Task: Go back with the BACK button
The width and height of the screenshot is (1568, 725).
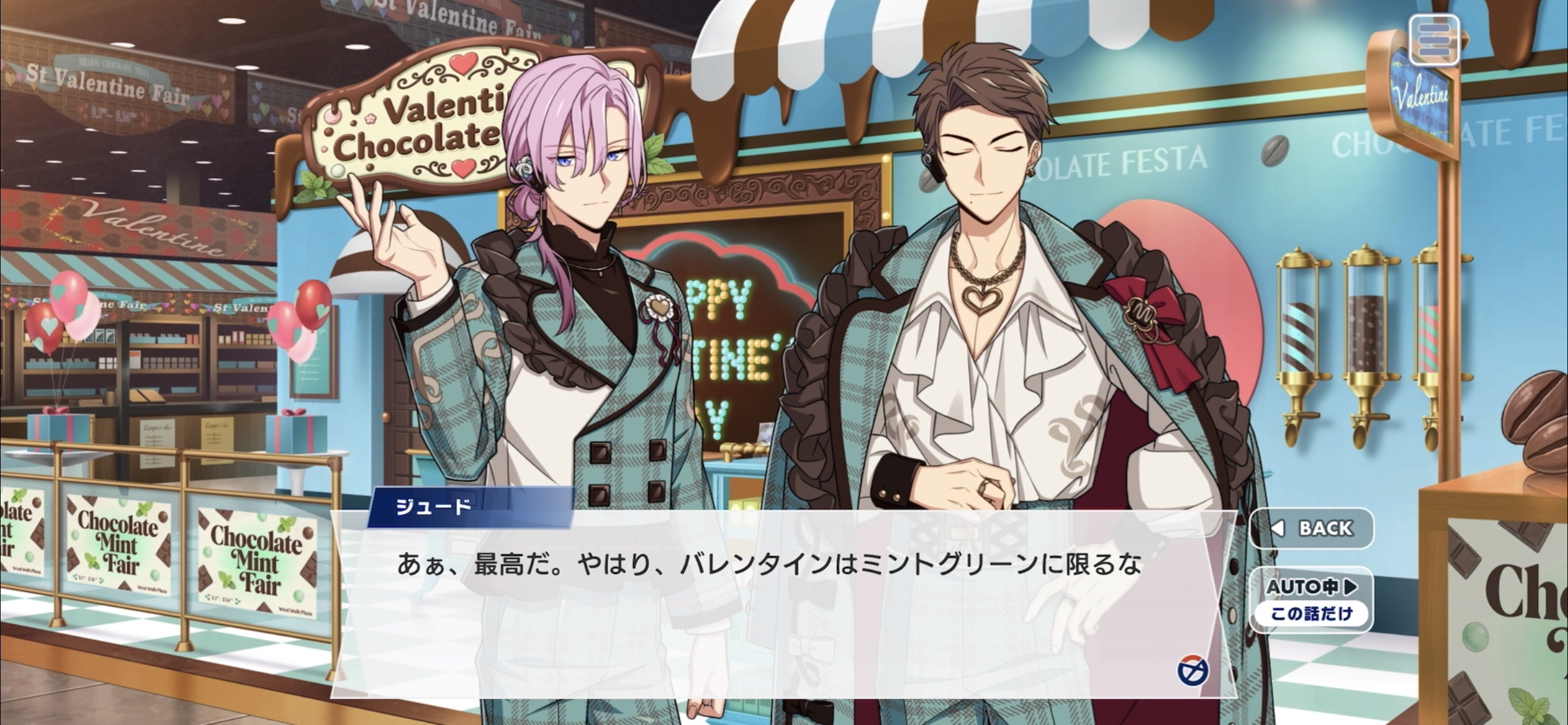Action: click(1312, 529)
